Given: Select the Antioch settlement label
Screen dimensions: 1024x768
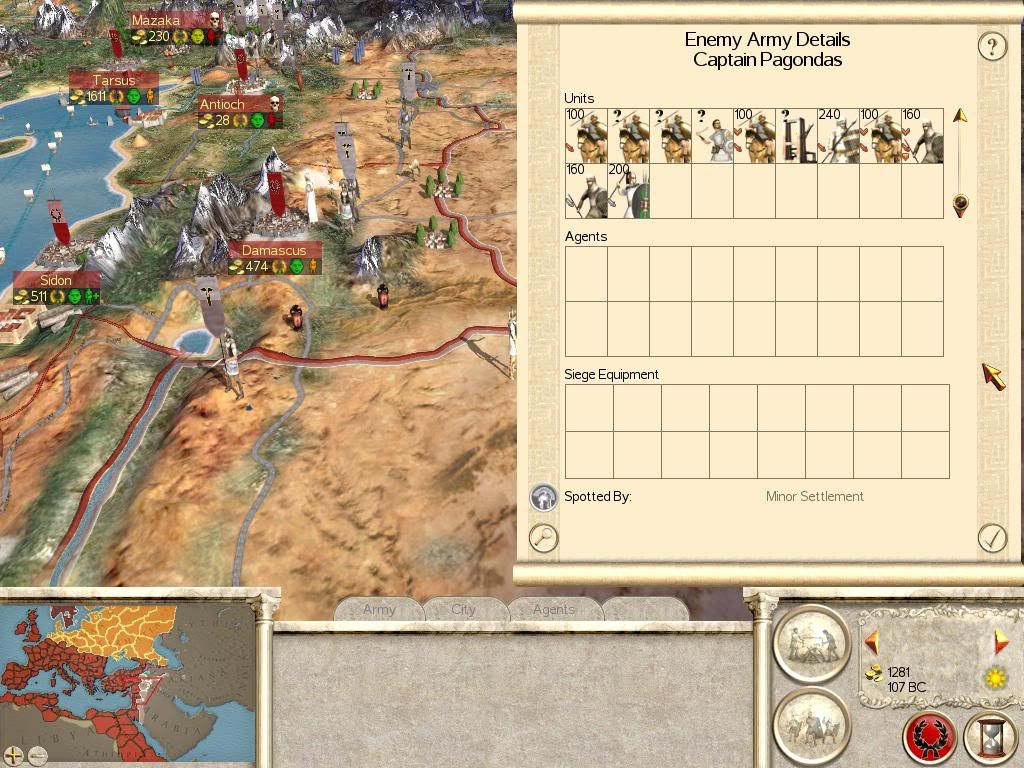Looking at the screenshot, I should [x=222, y=104].
